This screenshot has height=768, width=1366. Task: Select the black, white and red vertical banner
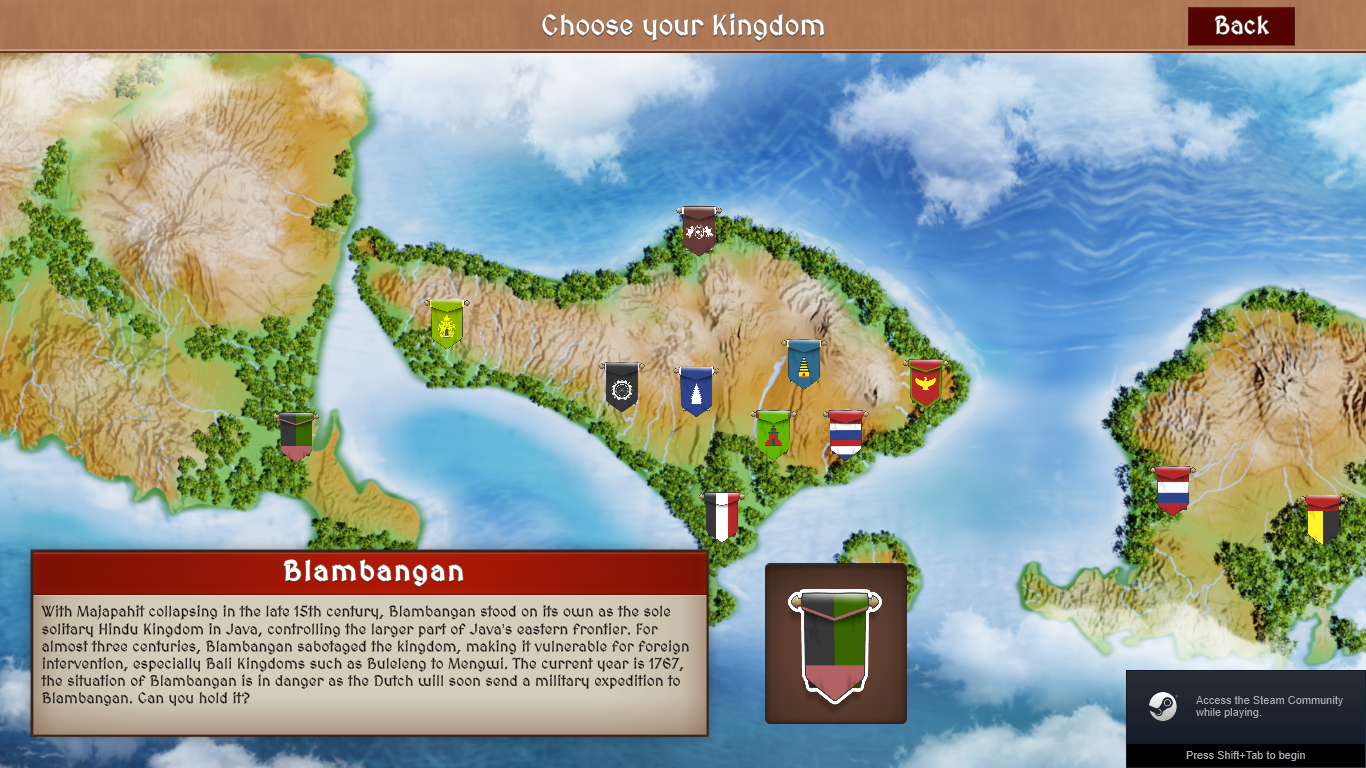[x=721, y=516]
